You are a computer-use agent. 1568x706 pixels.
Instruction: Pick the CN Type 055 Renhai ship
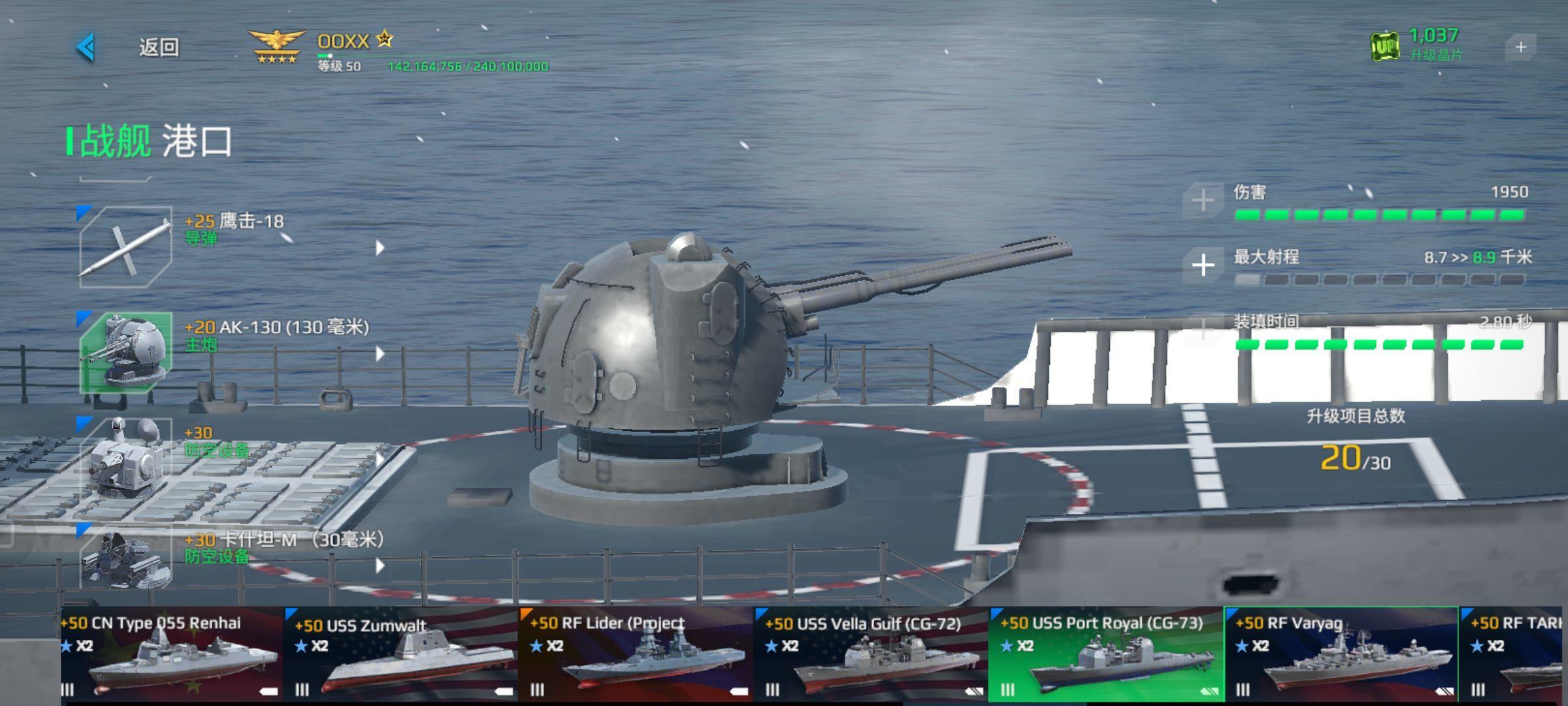click(171, 655)
